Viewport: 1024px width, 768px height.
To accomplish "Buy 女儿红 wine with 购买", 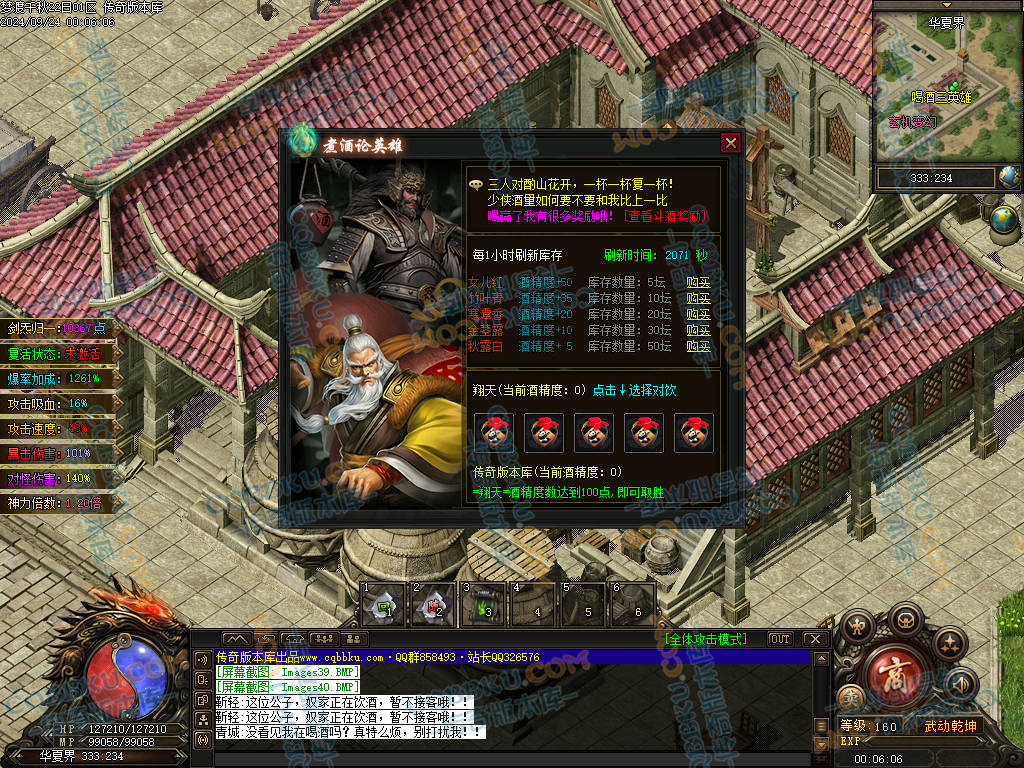I will 698,283.
